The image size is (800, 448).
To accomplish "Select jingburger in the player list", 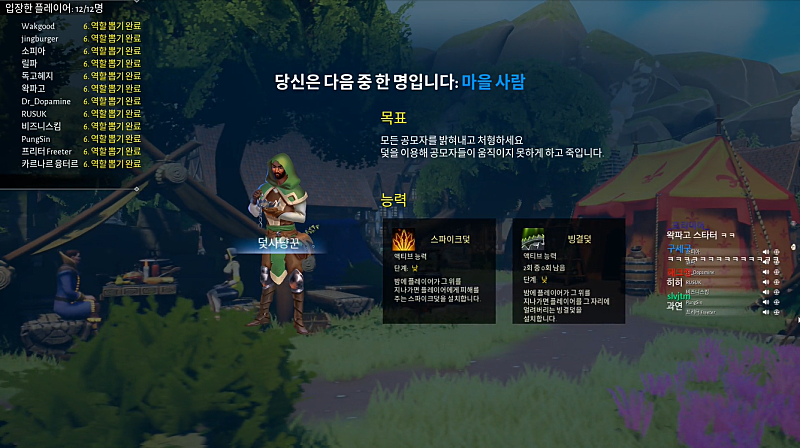I will (x=39, y=37).
